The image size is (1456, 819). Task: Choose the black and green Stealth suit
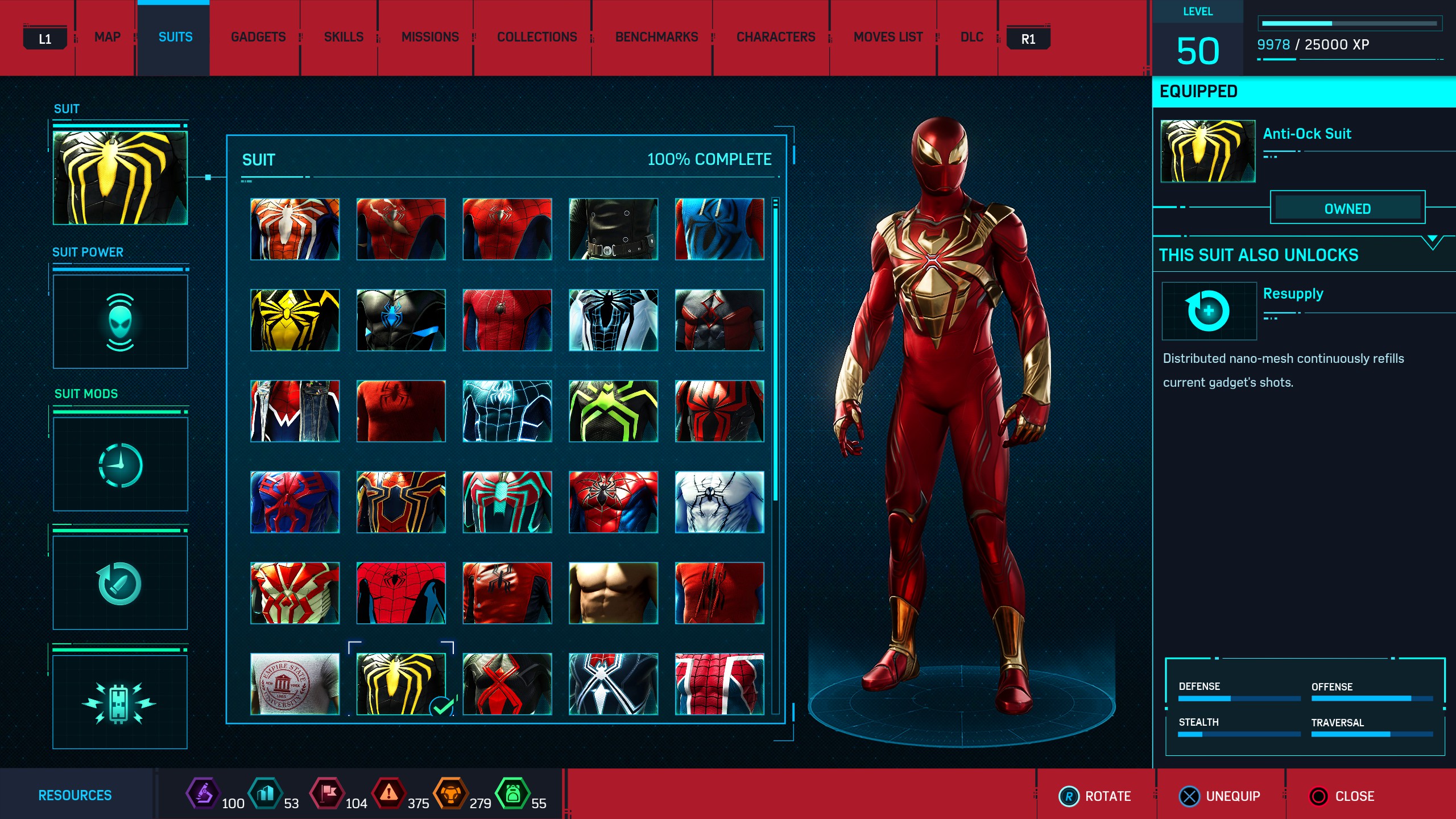click(613, 411)
